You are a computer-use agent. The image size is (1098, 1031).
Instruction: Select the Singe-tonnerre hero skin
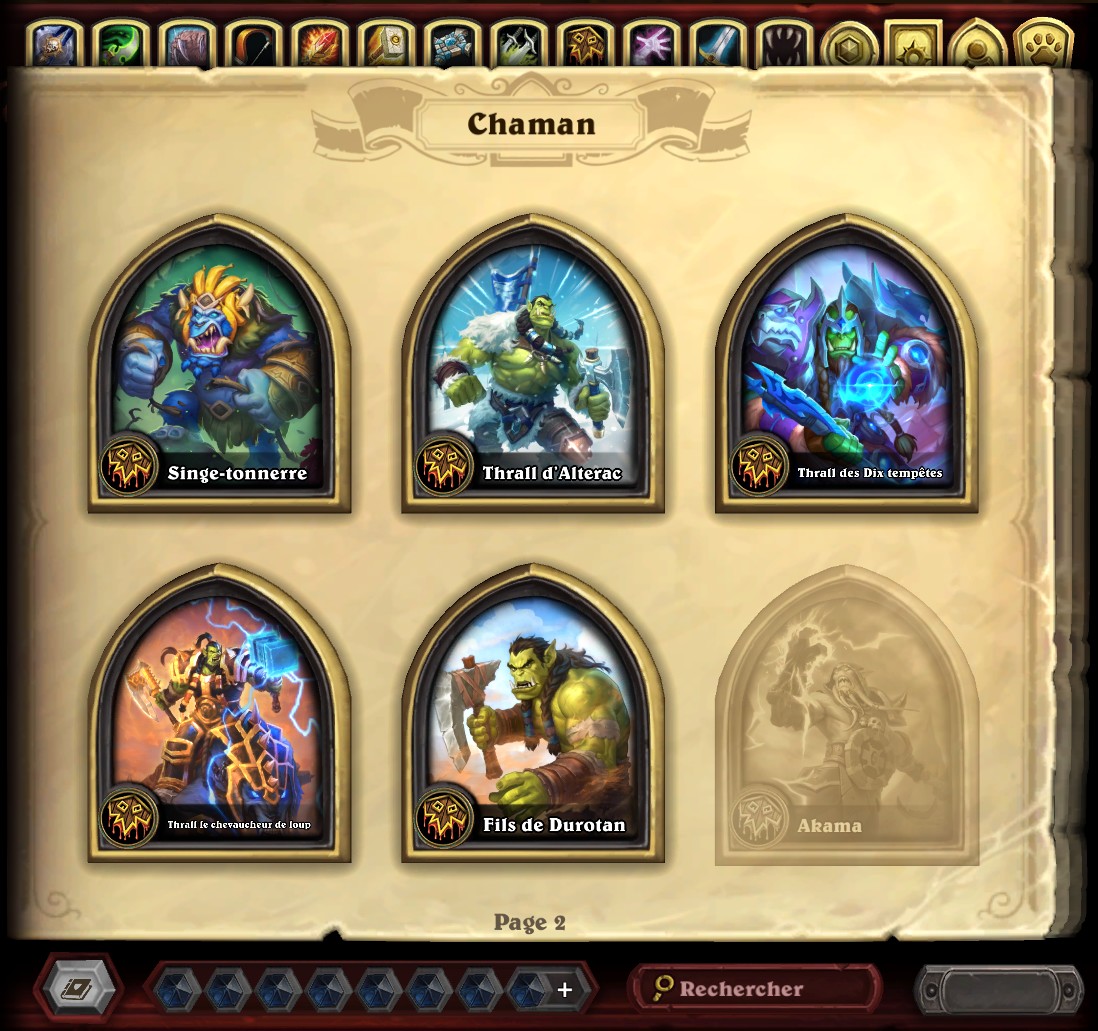(x=219, y=370)
